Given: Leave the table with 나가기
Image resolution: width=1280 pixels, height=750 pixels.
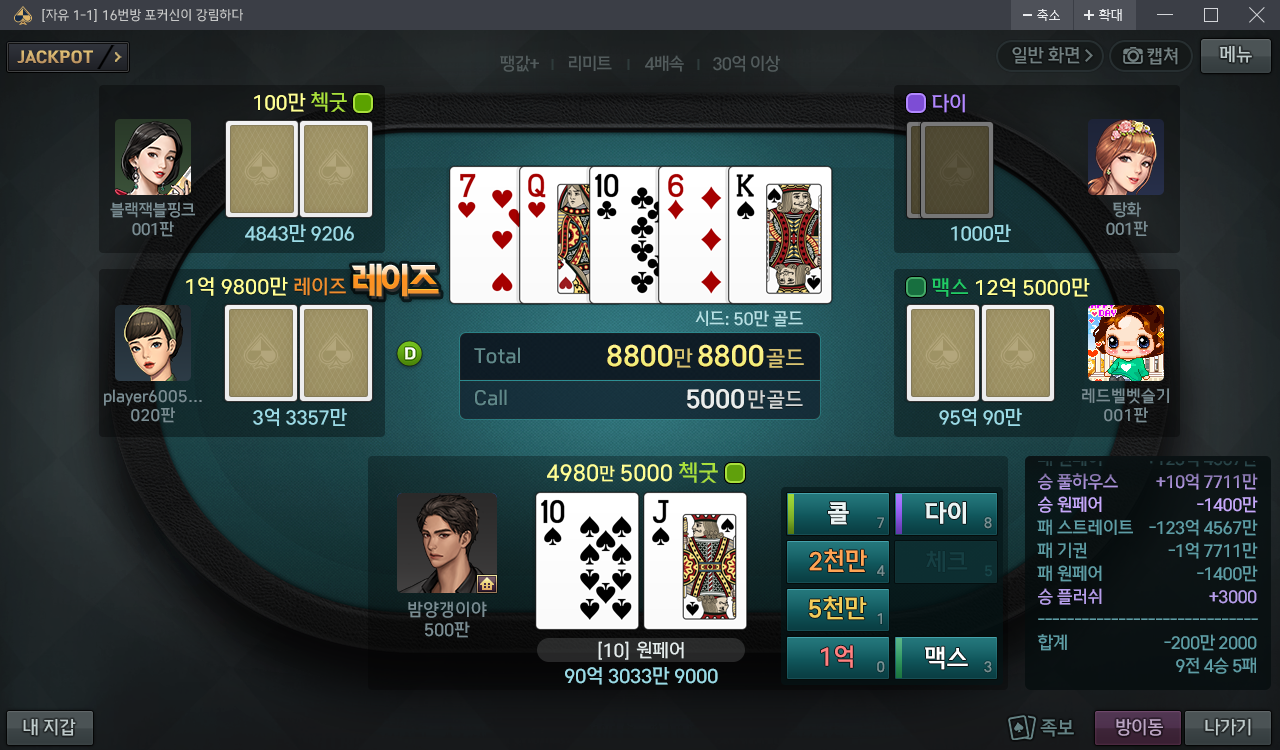Looking at the screenshot, I should click(x=1227, y=727).
